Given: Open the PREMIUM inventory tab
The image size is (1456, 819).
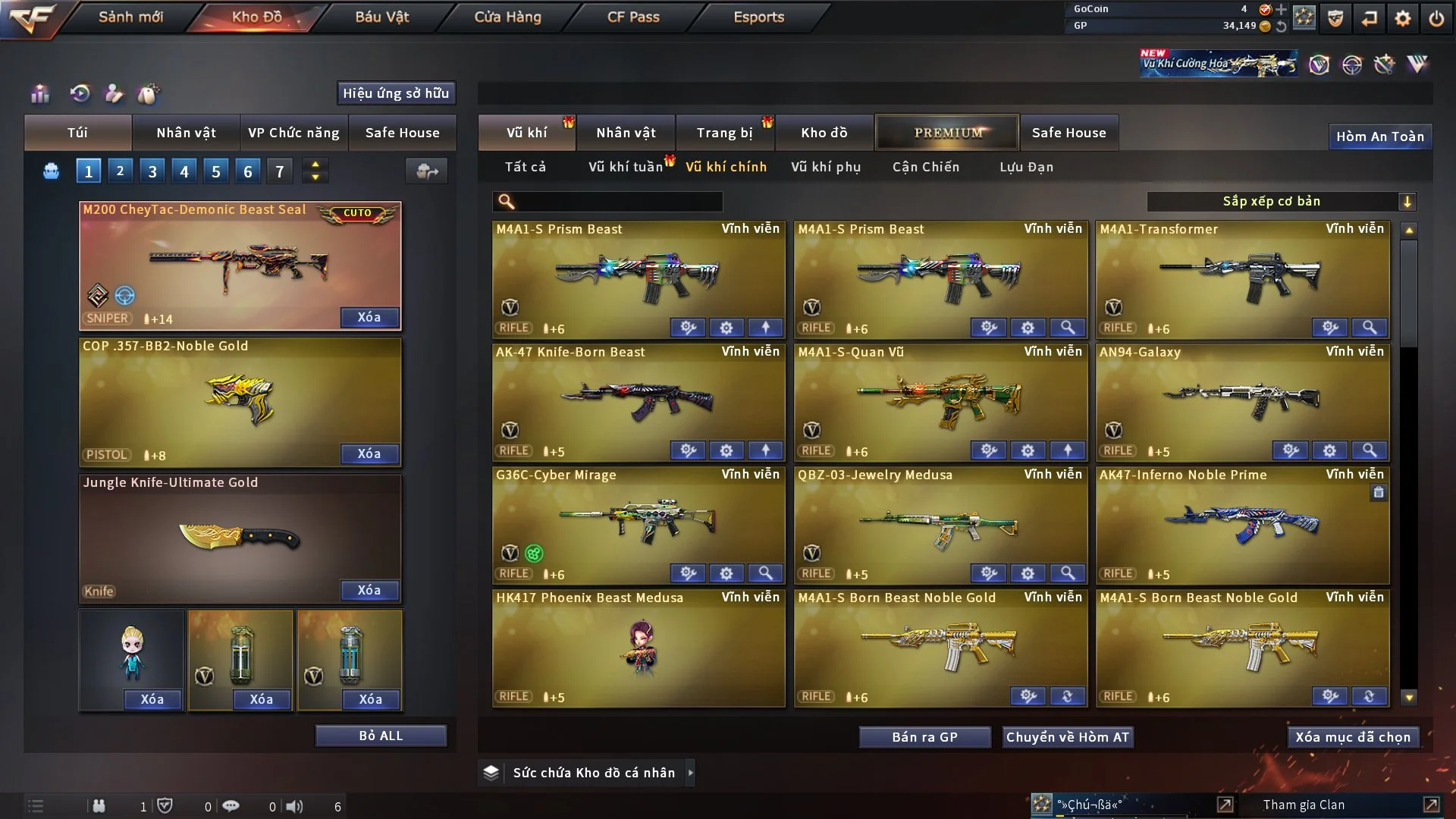Looking at the screenshot, I should pyautogui.click(x=947, y=133).
